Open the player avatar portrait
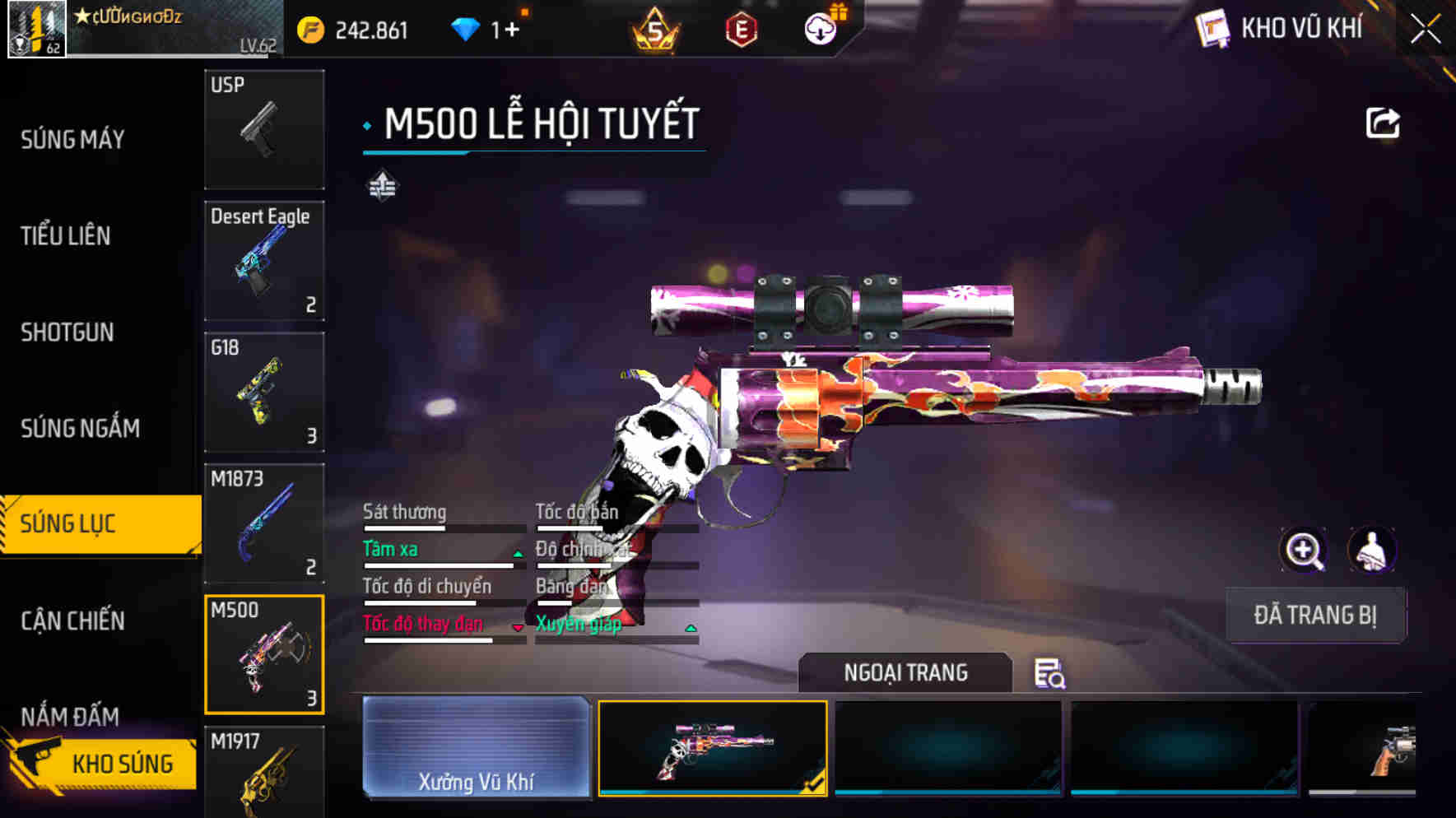Screen dimensions: 1456x818 coord(37,31)
